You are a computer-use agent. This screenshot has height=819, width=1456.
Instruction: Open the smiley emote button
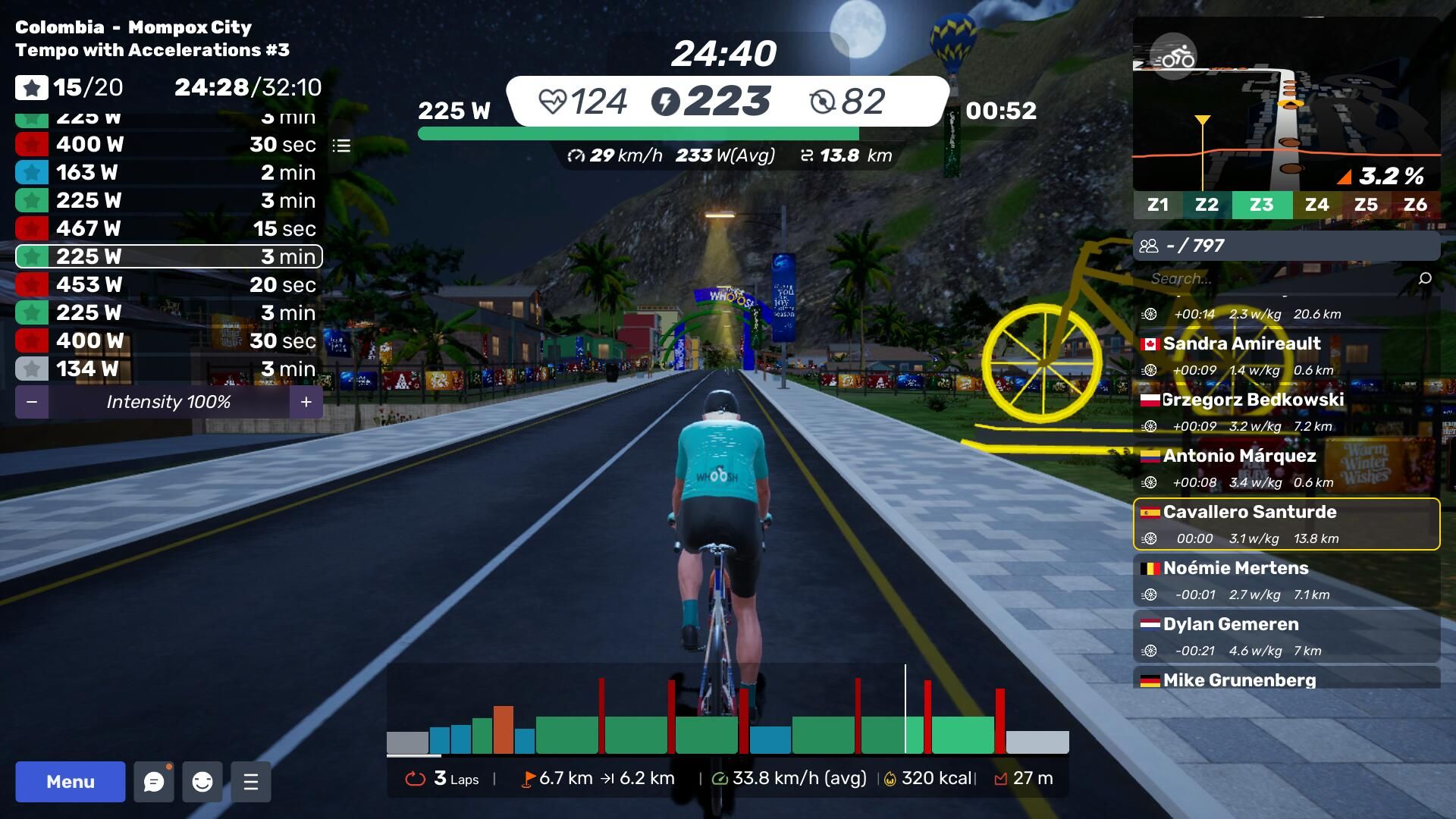pos(202,782)
